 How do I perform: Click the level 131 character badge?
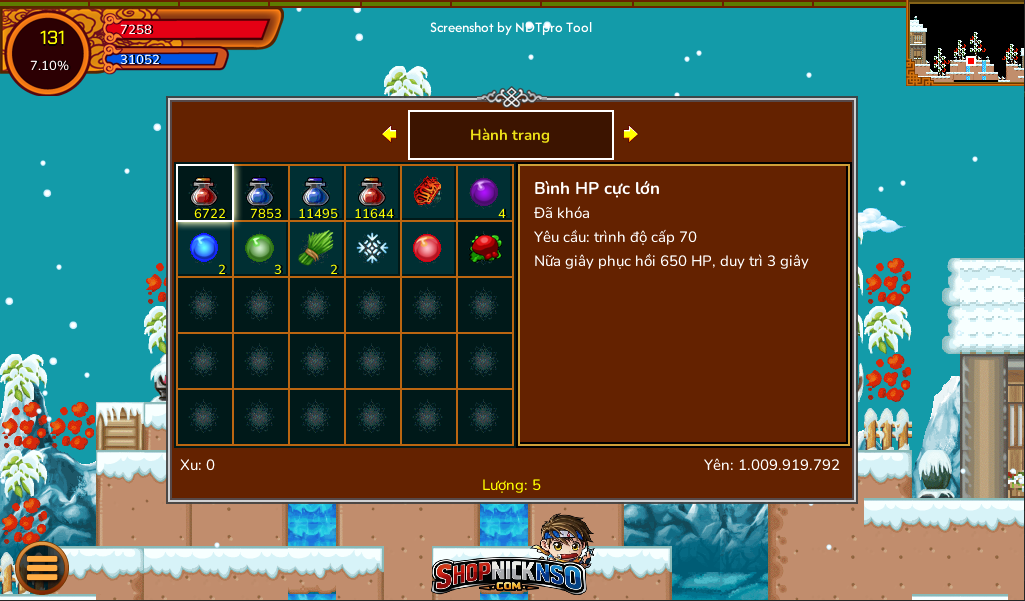(49, 51)
